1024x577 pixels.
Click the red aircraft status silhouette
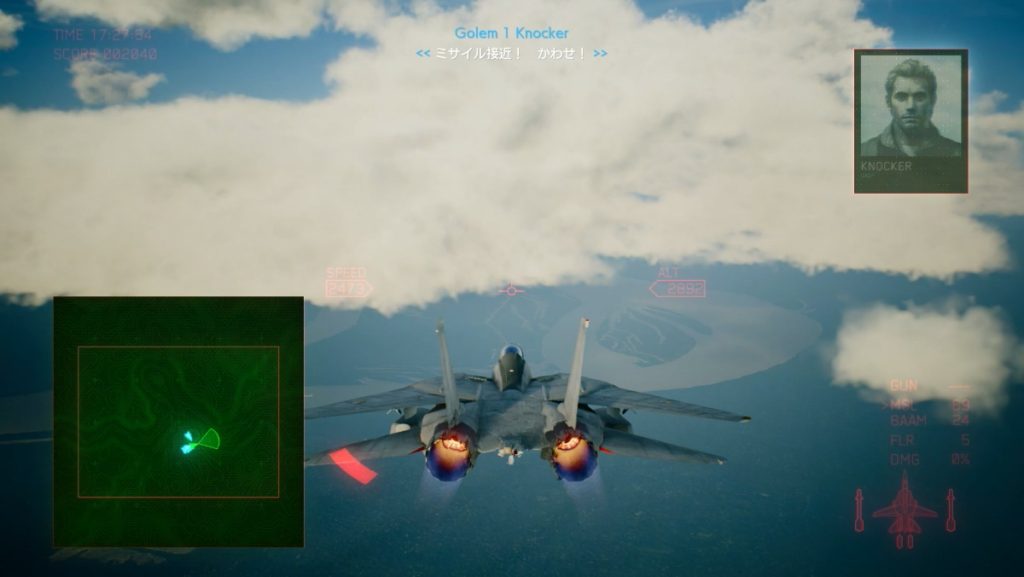point(904,509)
